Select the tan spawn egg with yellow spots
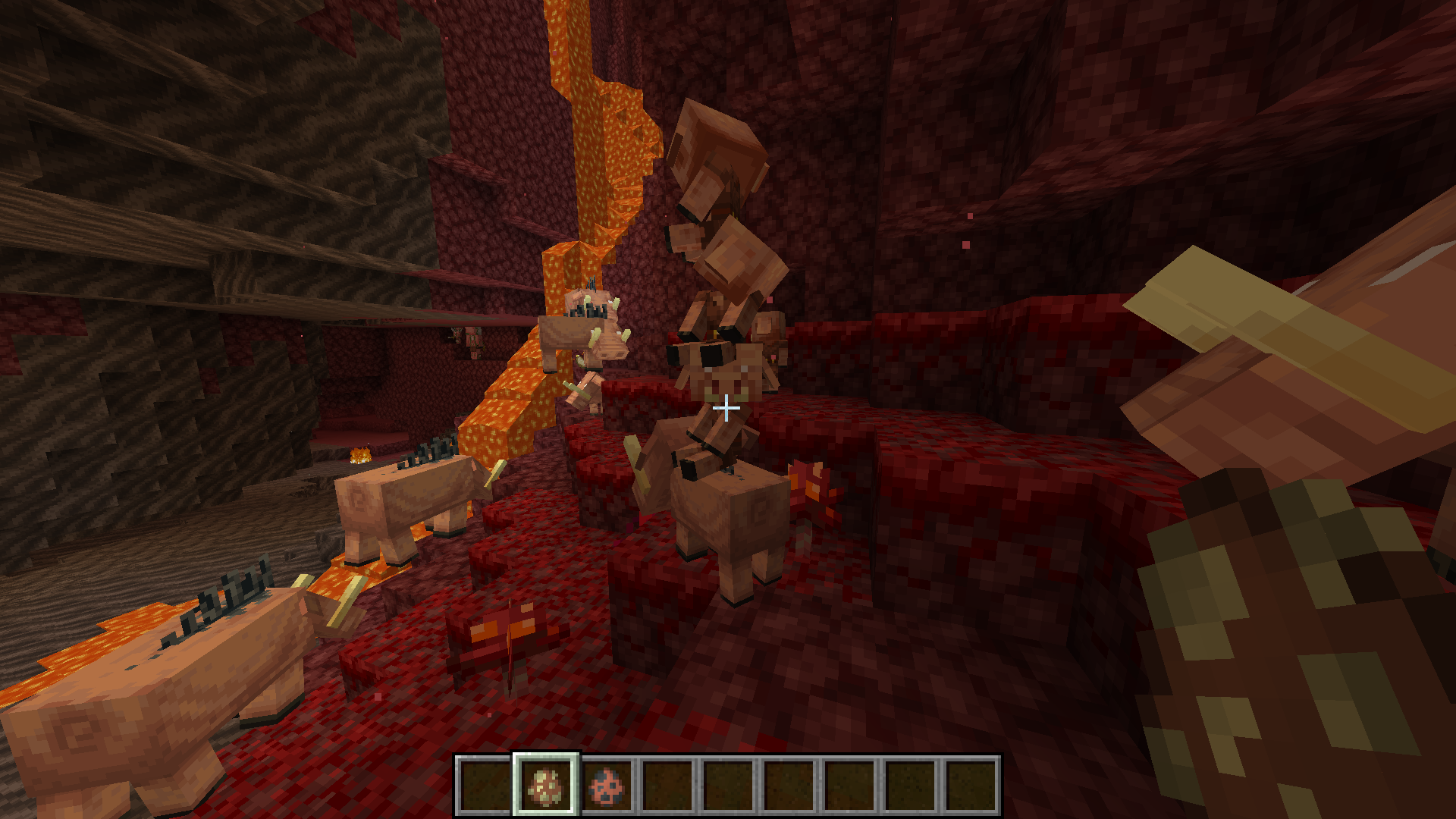 (x=546, y=785)
